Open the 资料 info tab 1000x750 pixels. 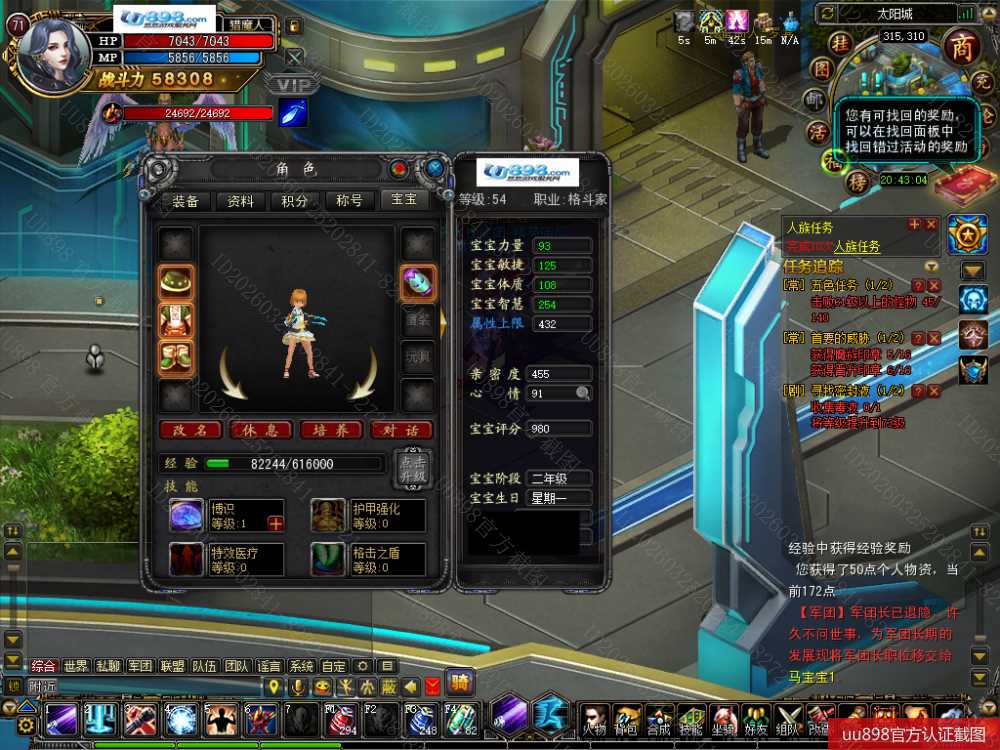pyautogui.click(x=241, y=201)
